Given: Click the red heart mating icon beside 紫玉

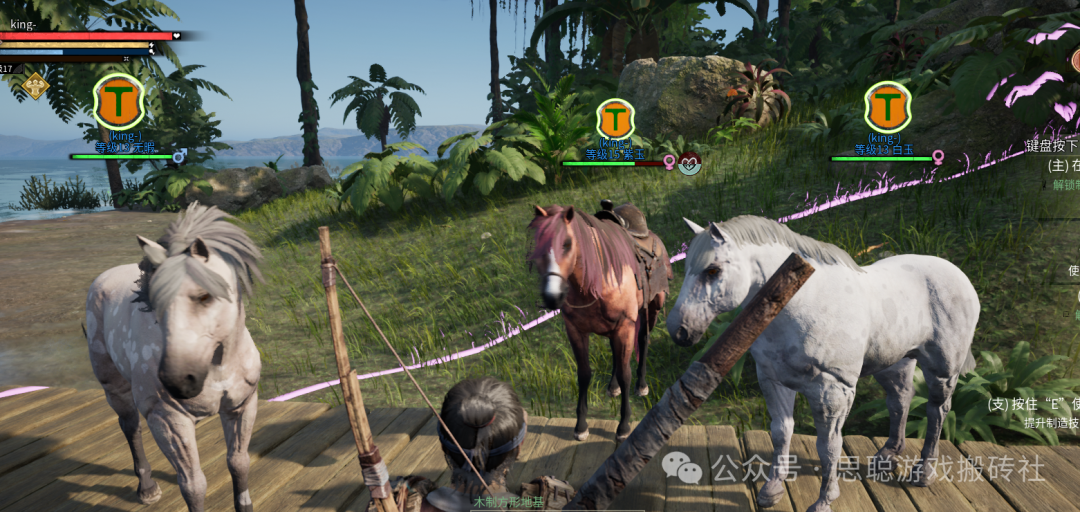Looking at the screenshot, I should [x=689, y=163].
